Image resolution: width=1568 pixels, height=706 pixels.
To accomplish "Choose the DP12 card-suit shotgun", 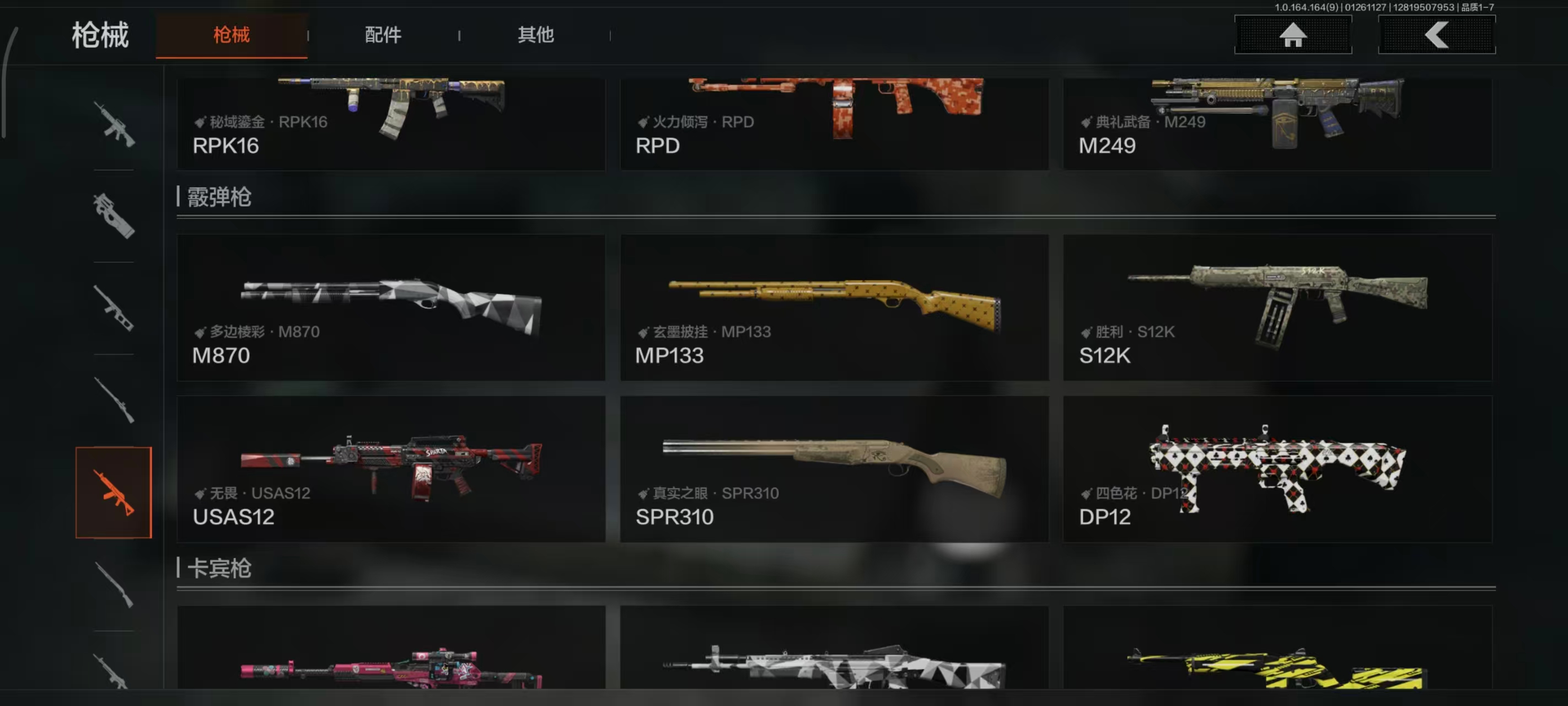I will point(1277,469).
